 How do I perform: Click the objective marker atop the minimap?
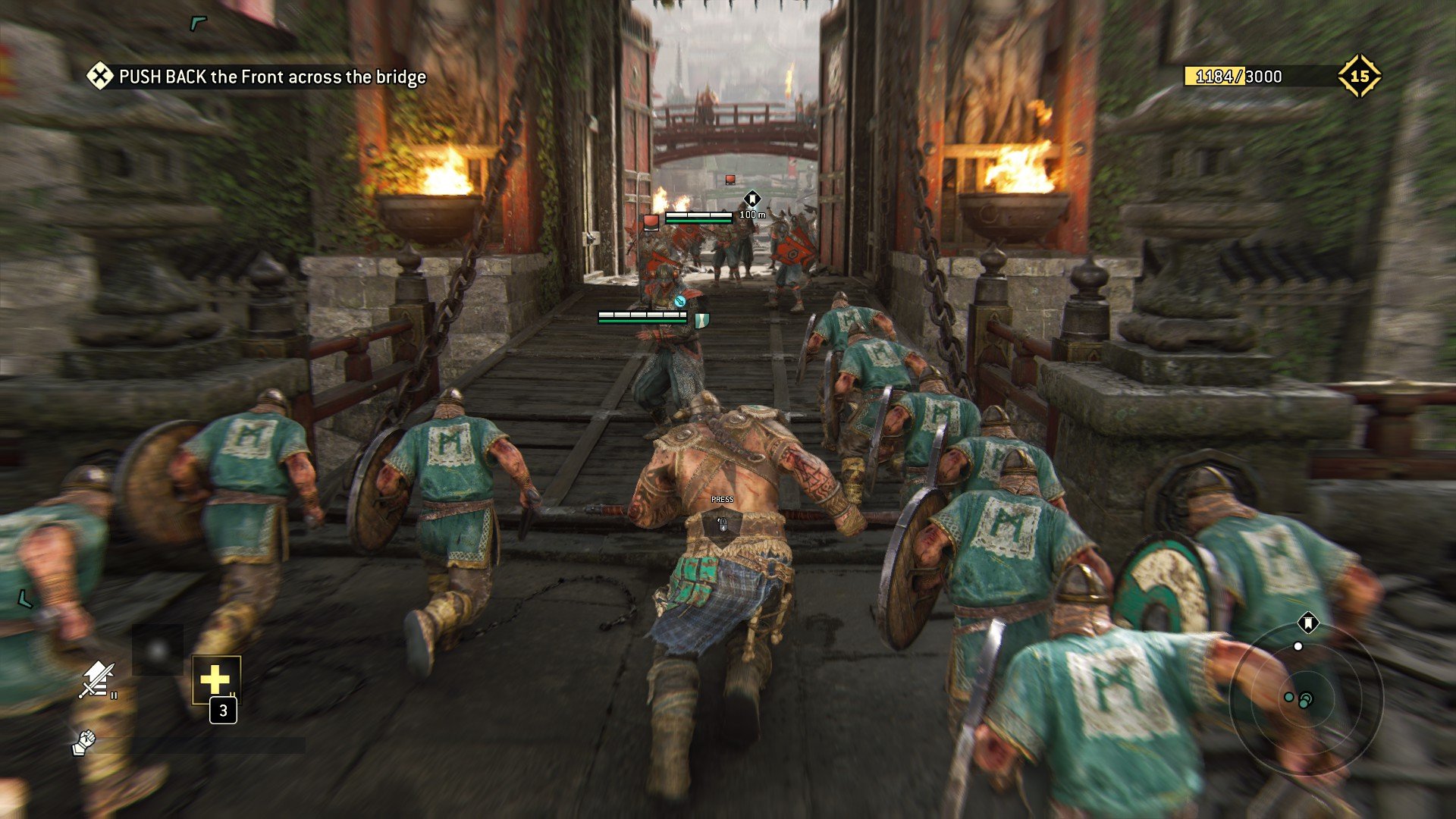pyautogui.click(x=1307, y=623)
